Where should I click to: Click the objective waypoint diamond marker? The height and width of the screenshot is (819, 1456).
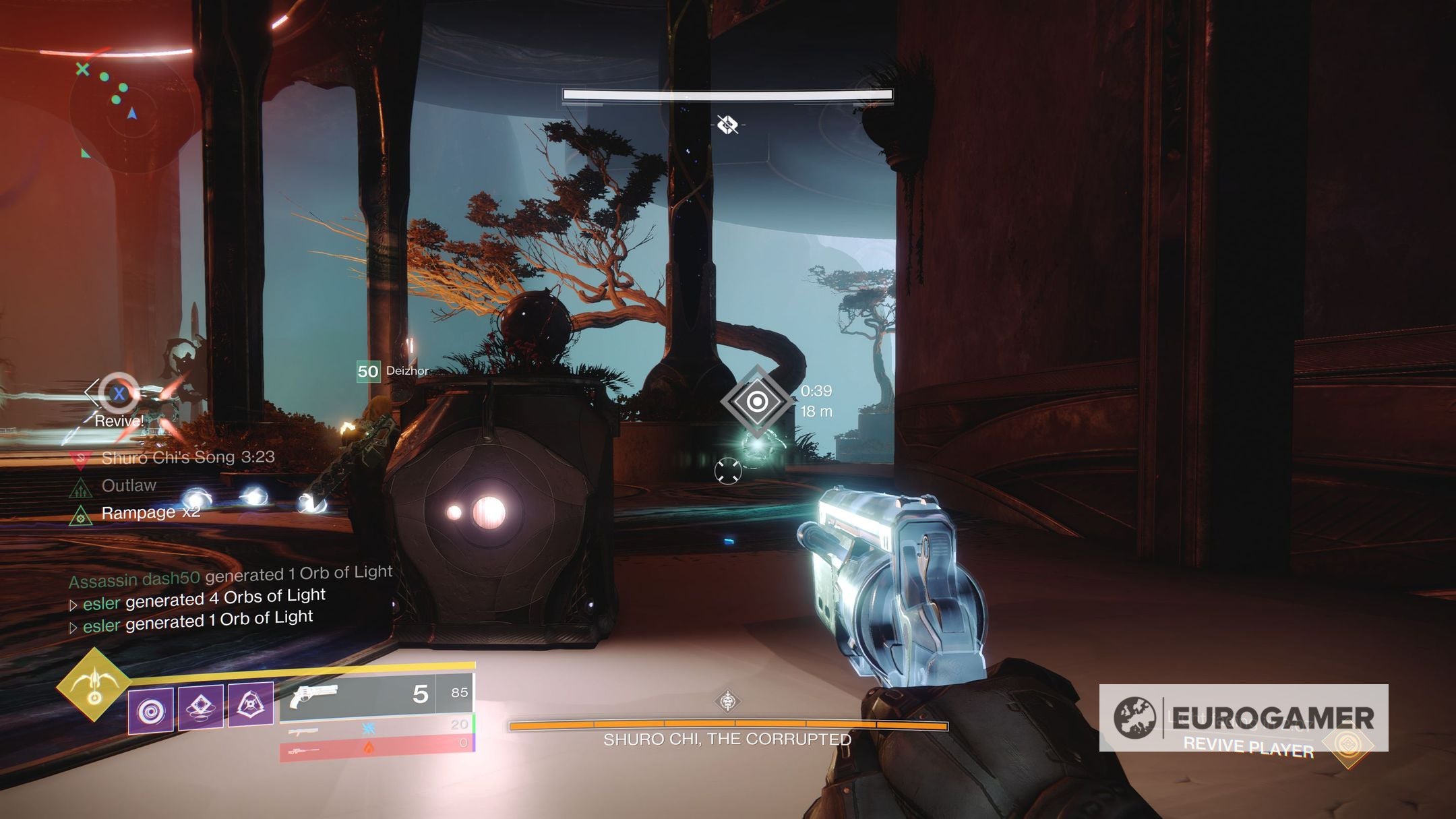coord(757,402)
